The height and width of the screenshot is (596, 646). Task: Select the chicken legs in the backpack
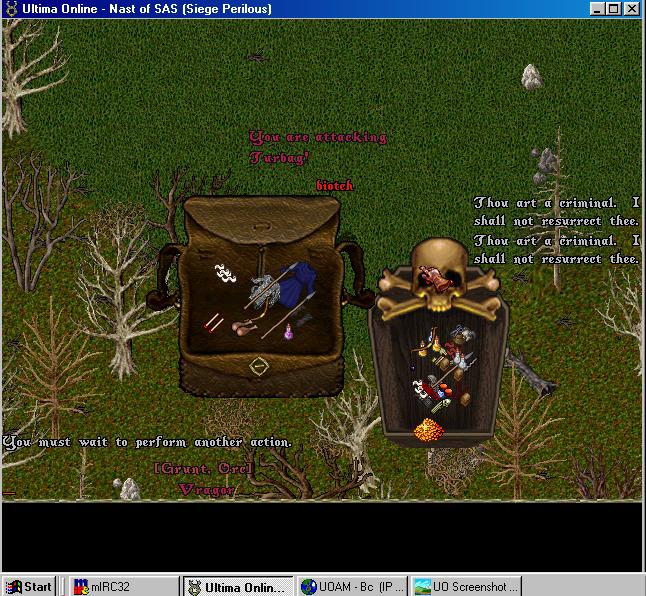coord(243,328)
